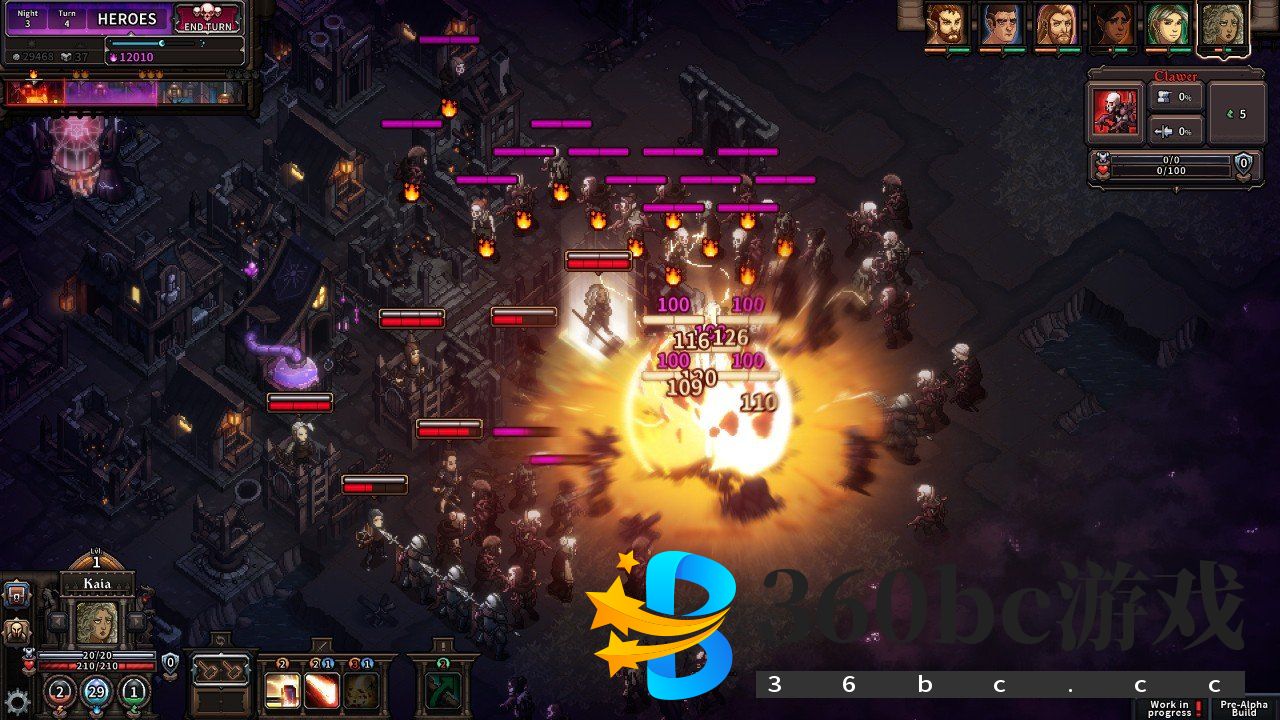This screenshot has width=1280, height=720.
Task: Select the twin hammers weapon set
Action: tap(220, 670)
